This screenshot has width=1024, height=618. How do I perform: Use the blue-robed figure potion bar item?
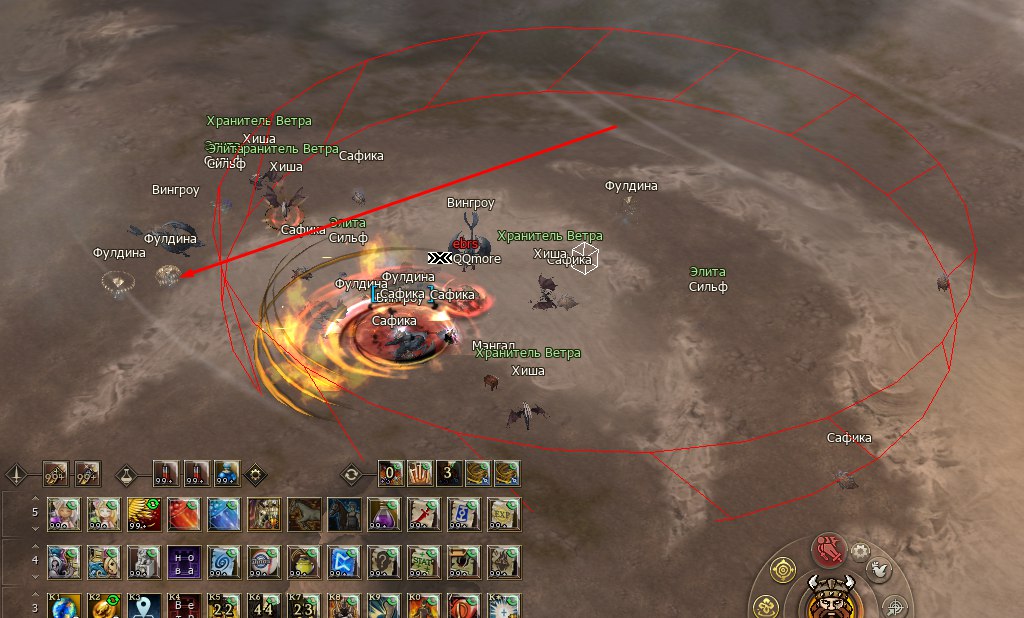point(227,472)
